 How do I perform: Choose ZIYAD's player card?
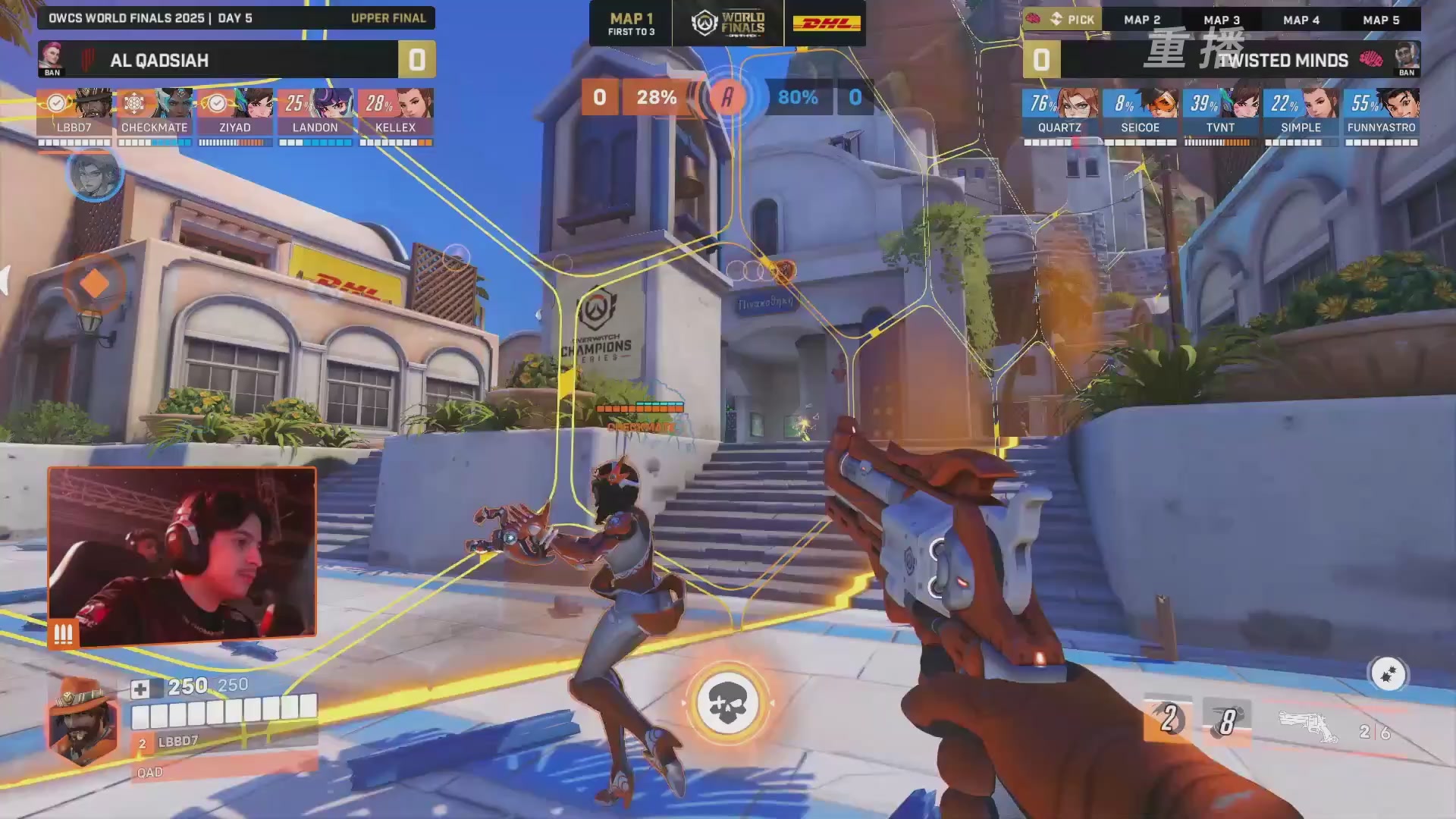(235, 112)
